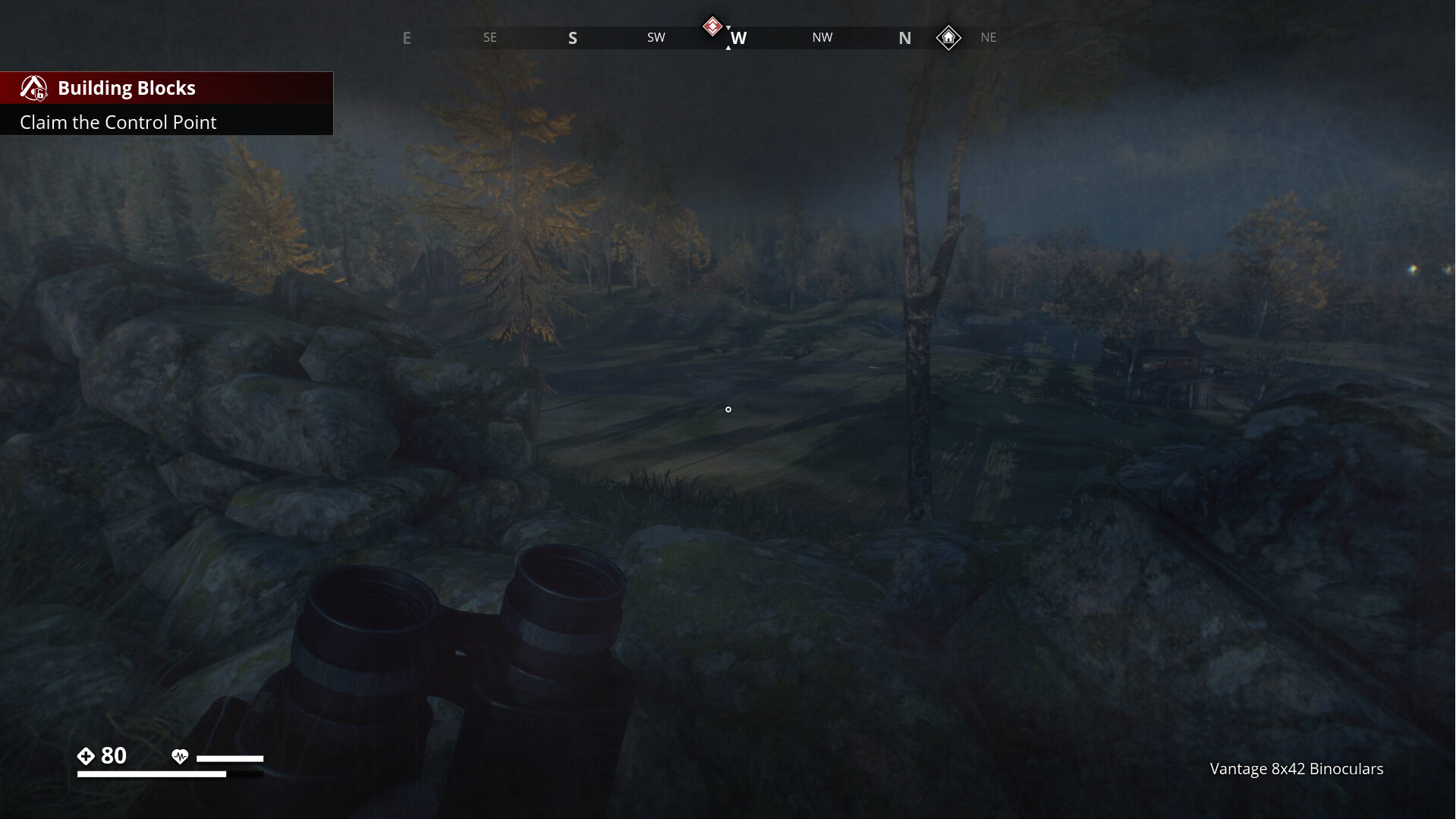
Task: Click the W compass heading label
Action: (740, 37)
